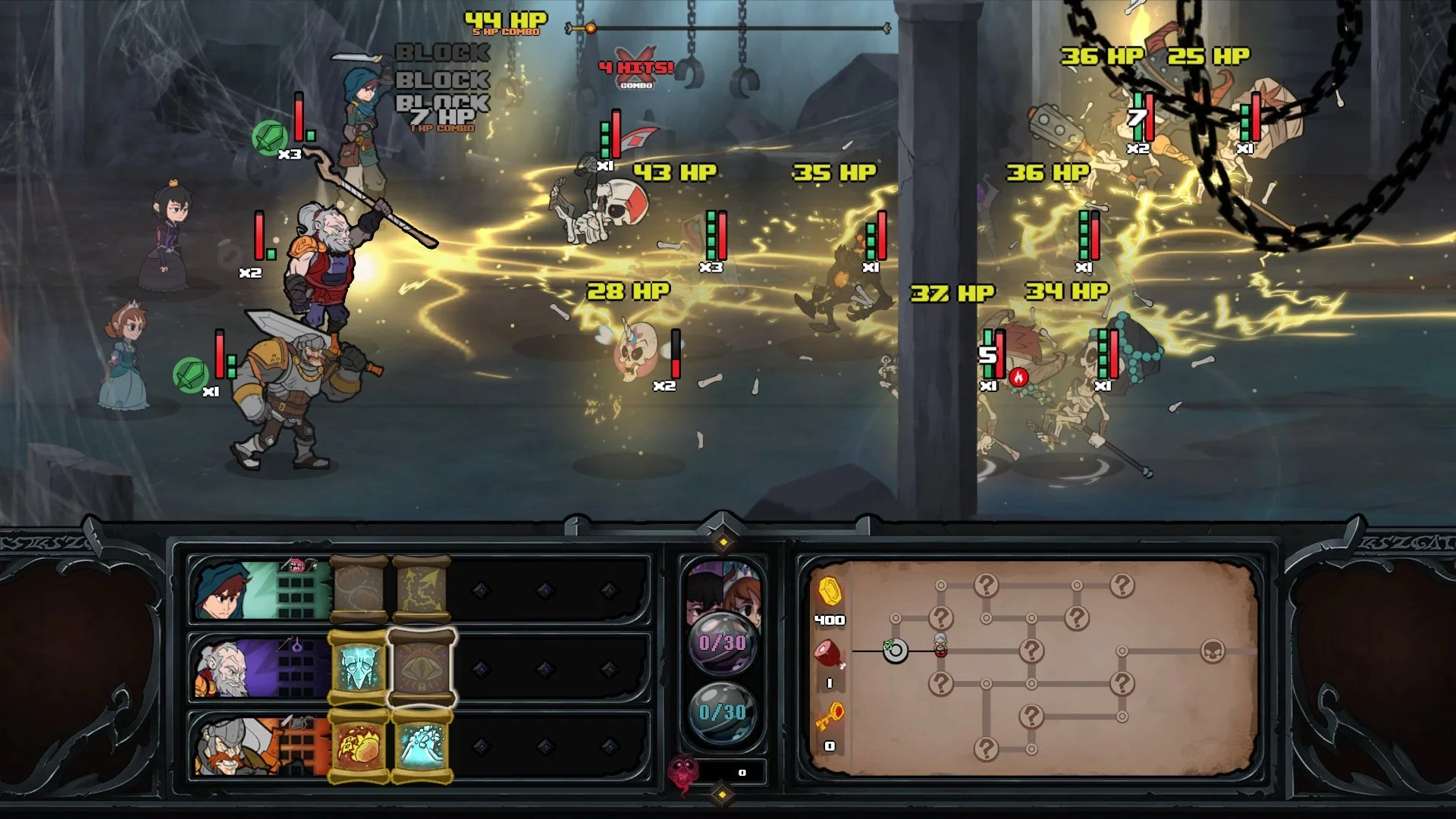Select the completed checkmark node on the map

pos(896,651)
